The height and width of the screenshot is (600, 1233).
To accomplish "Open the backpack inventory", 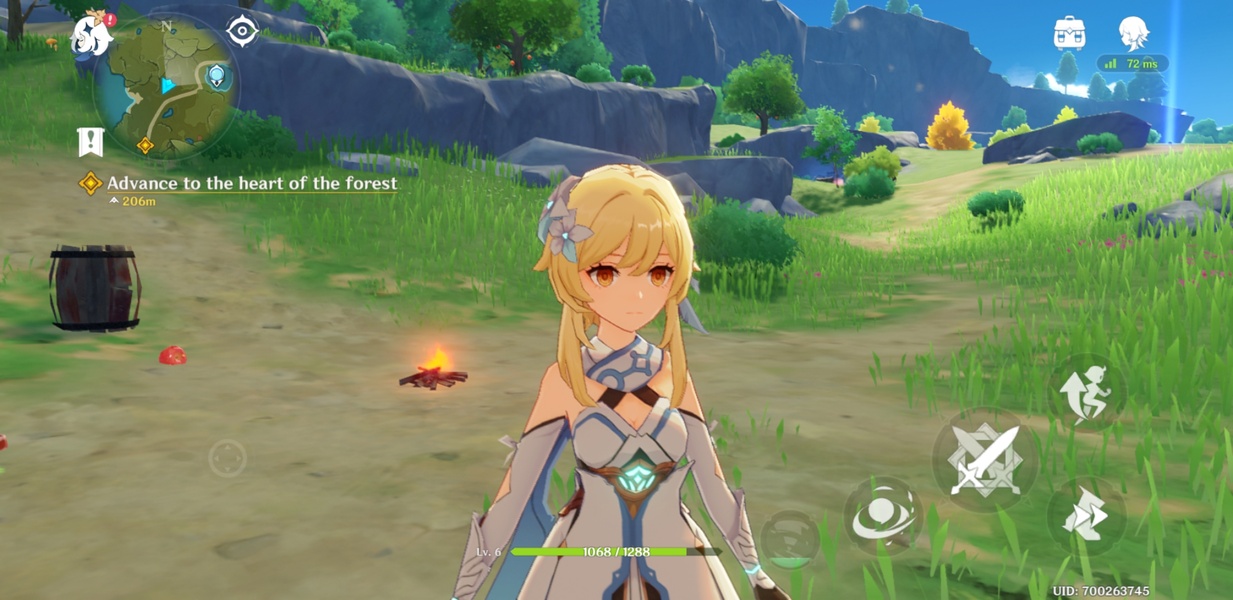I will (x=1069, y=33).
